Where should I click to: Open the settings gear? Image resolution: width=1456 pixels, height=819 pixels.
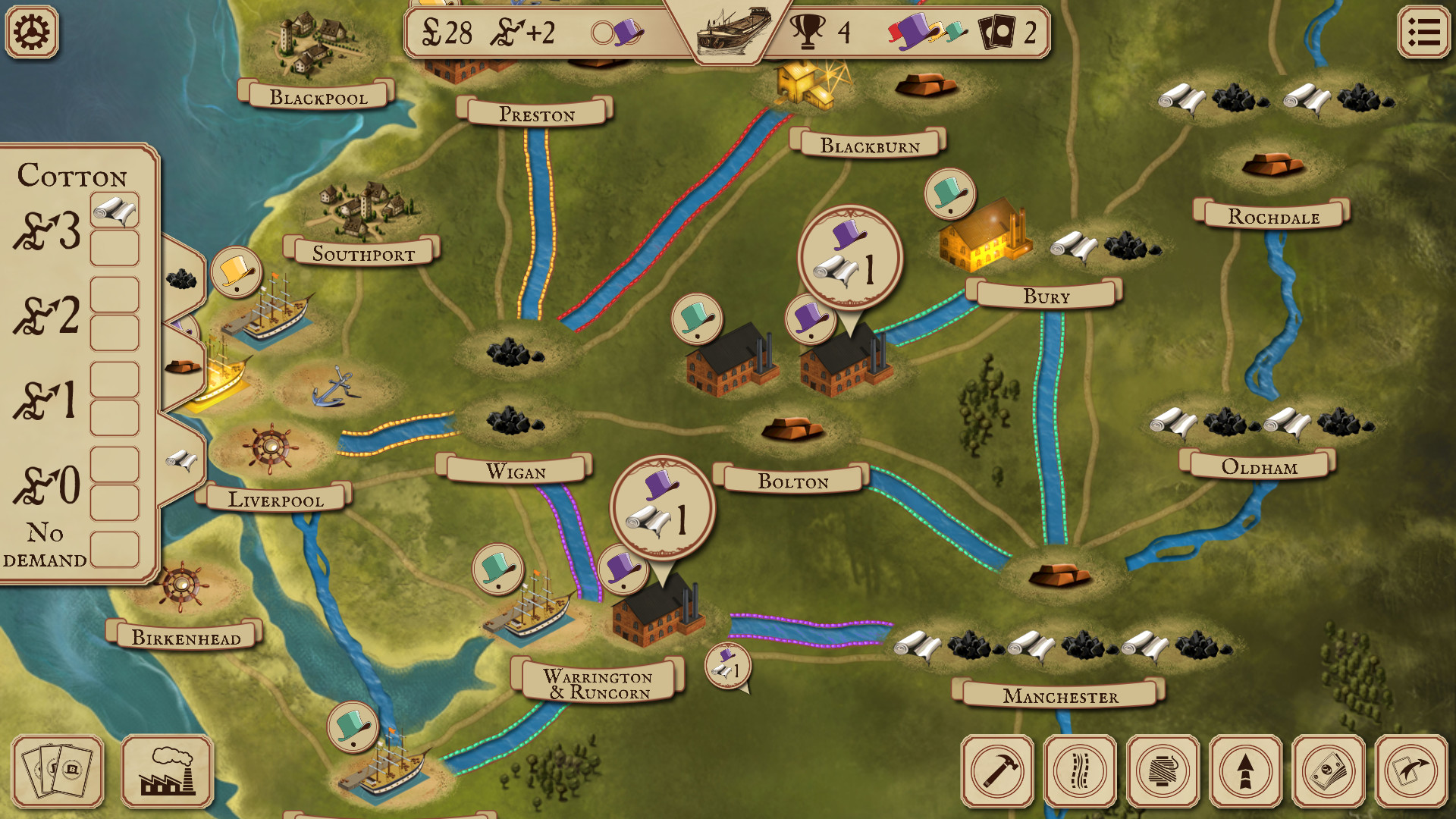(31, 32)
